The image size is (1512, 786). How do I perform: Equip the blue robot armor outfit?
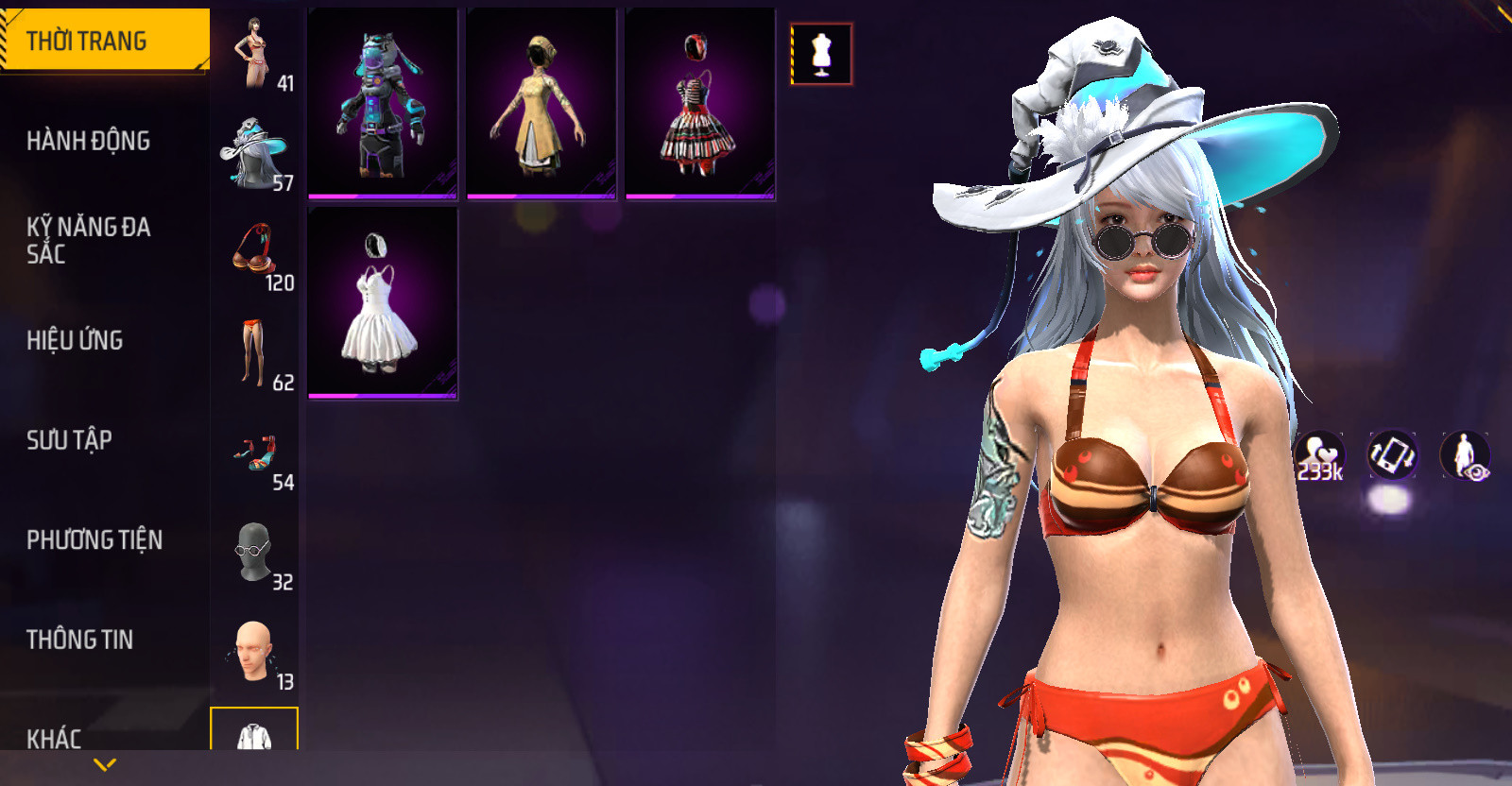383,104
